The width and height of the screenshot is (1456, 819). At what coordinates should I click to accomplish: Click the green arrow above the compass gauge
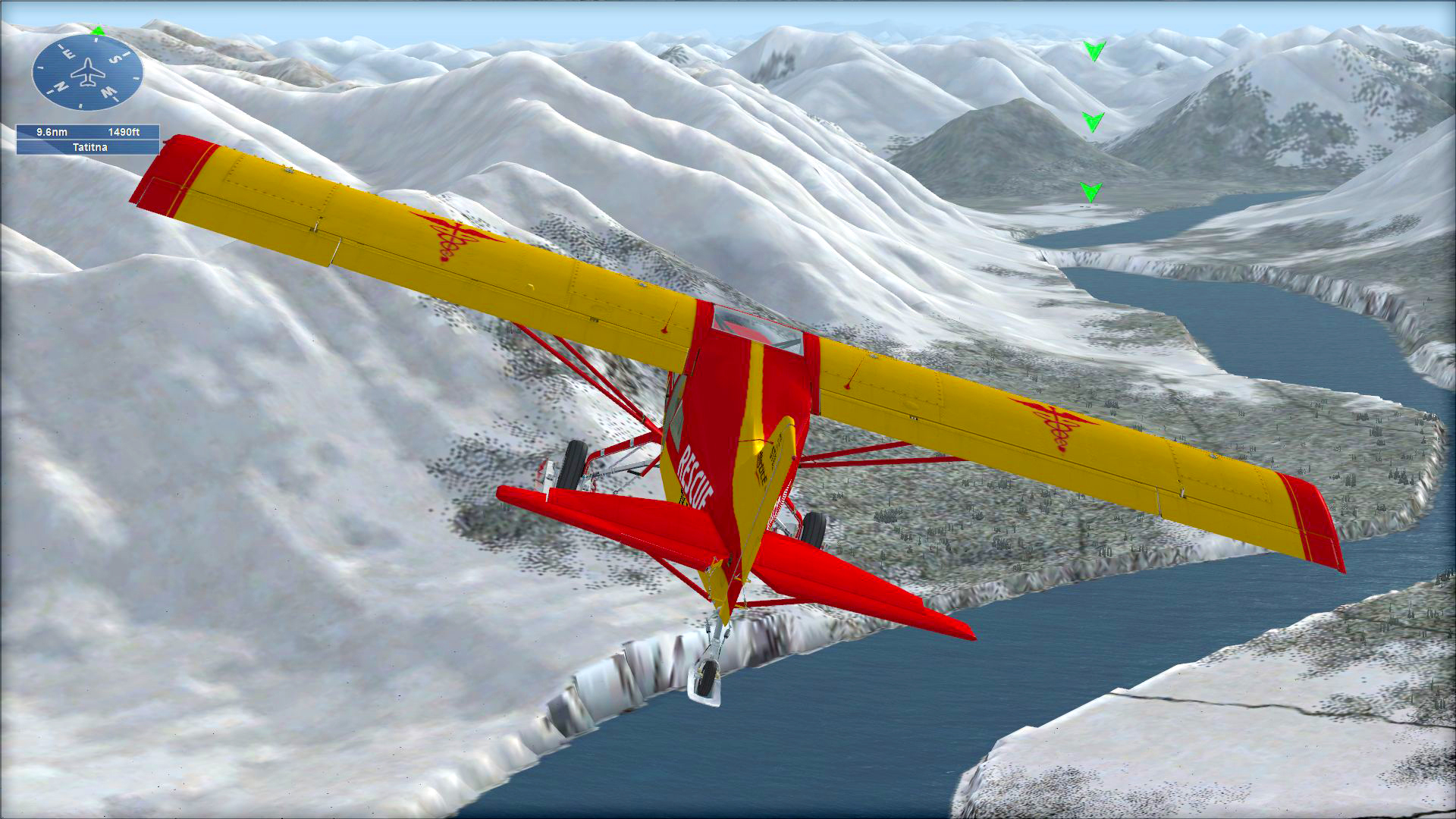[x=96, y=32]
